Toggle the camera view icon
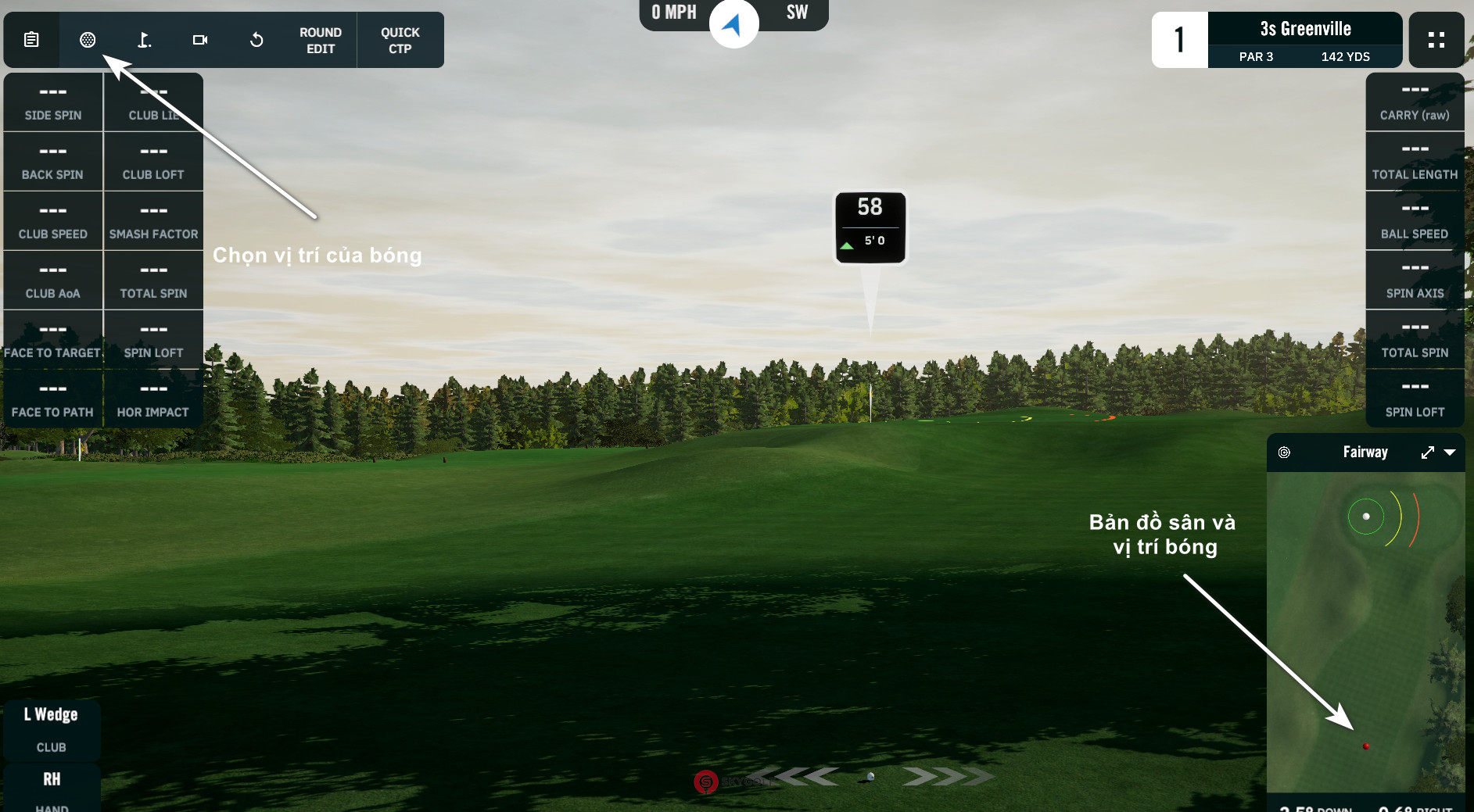Image resolution: width=1474 pixels, height=812 pixels. 200,40
